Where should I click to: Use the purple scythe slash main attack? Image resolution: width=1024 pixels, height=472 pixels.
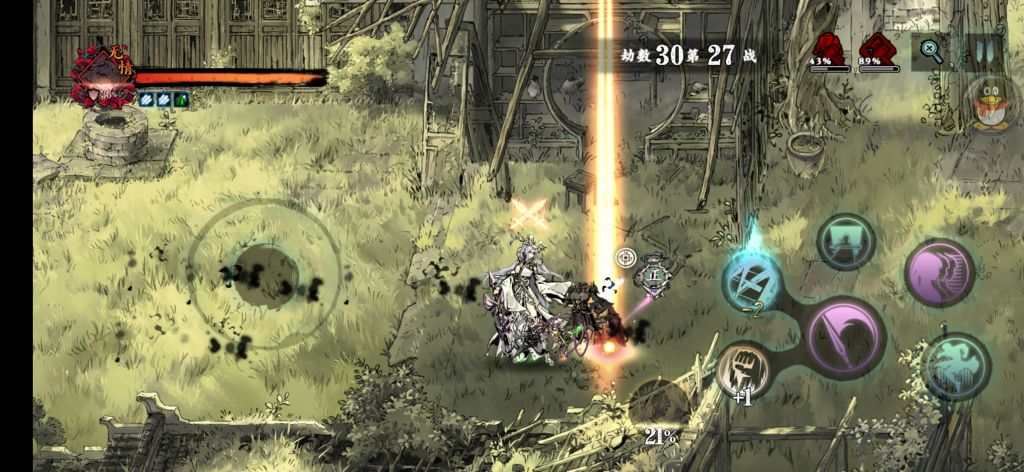[x=845, y=337]
